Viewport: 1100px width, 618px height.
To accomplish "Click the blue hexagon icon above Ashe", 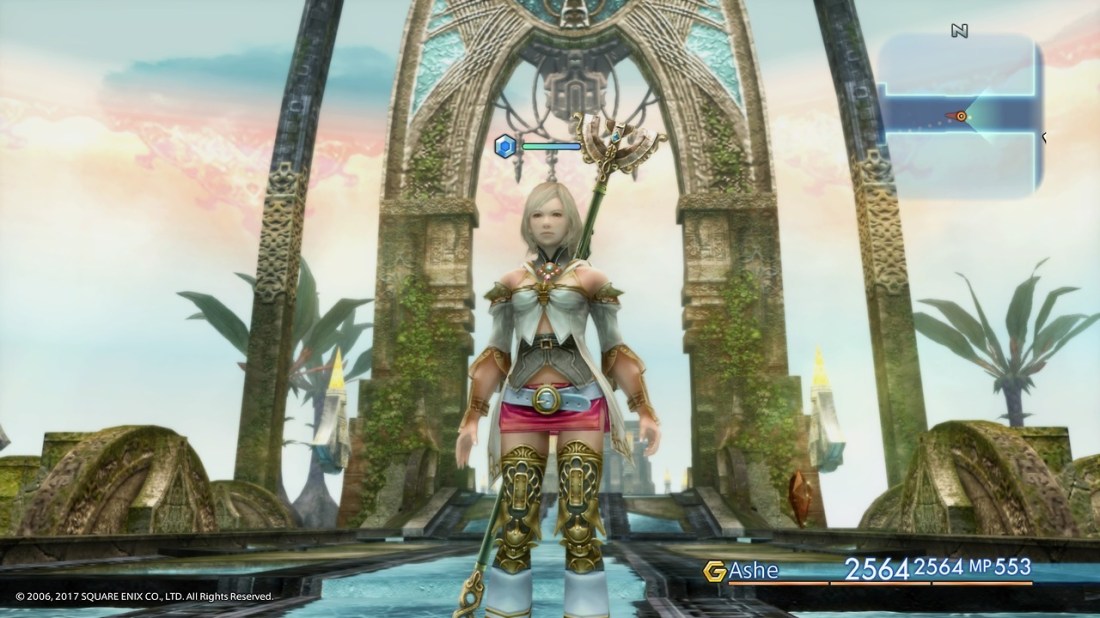I will 506,147.
